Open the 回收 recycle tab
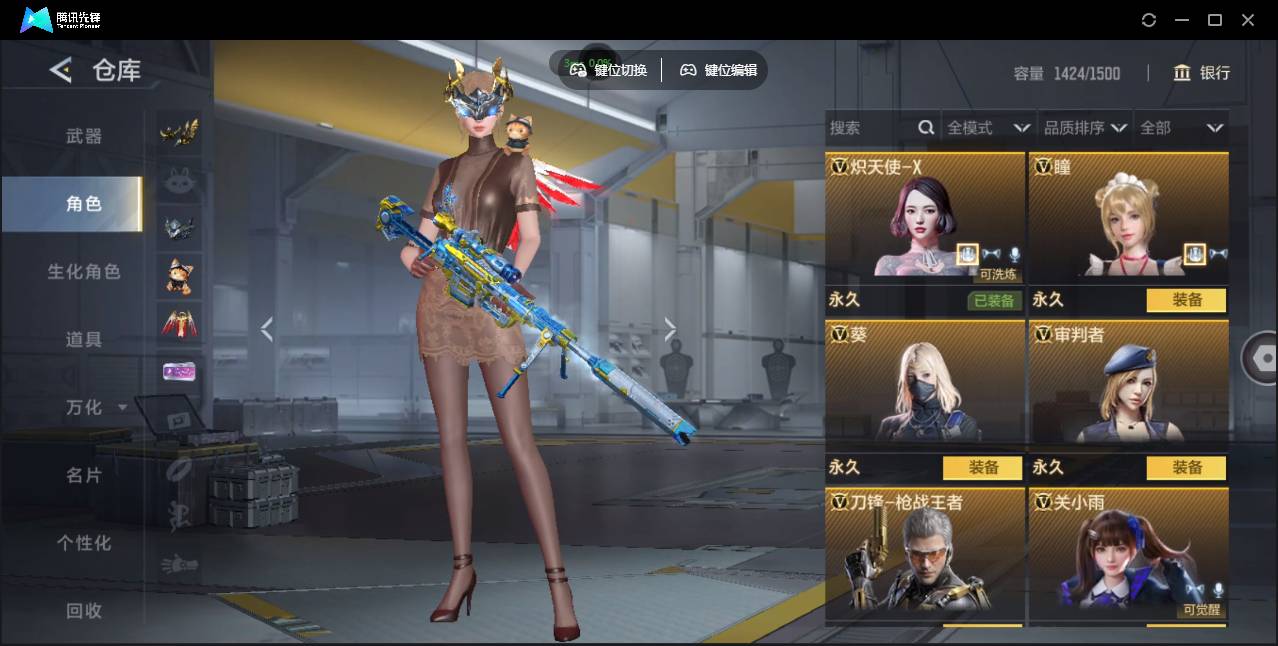This screenshot has width=1278, height=646. coord(84,610)
